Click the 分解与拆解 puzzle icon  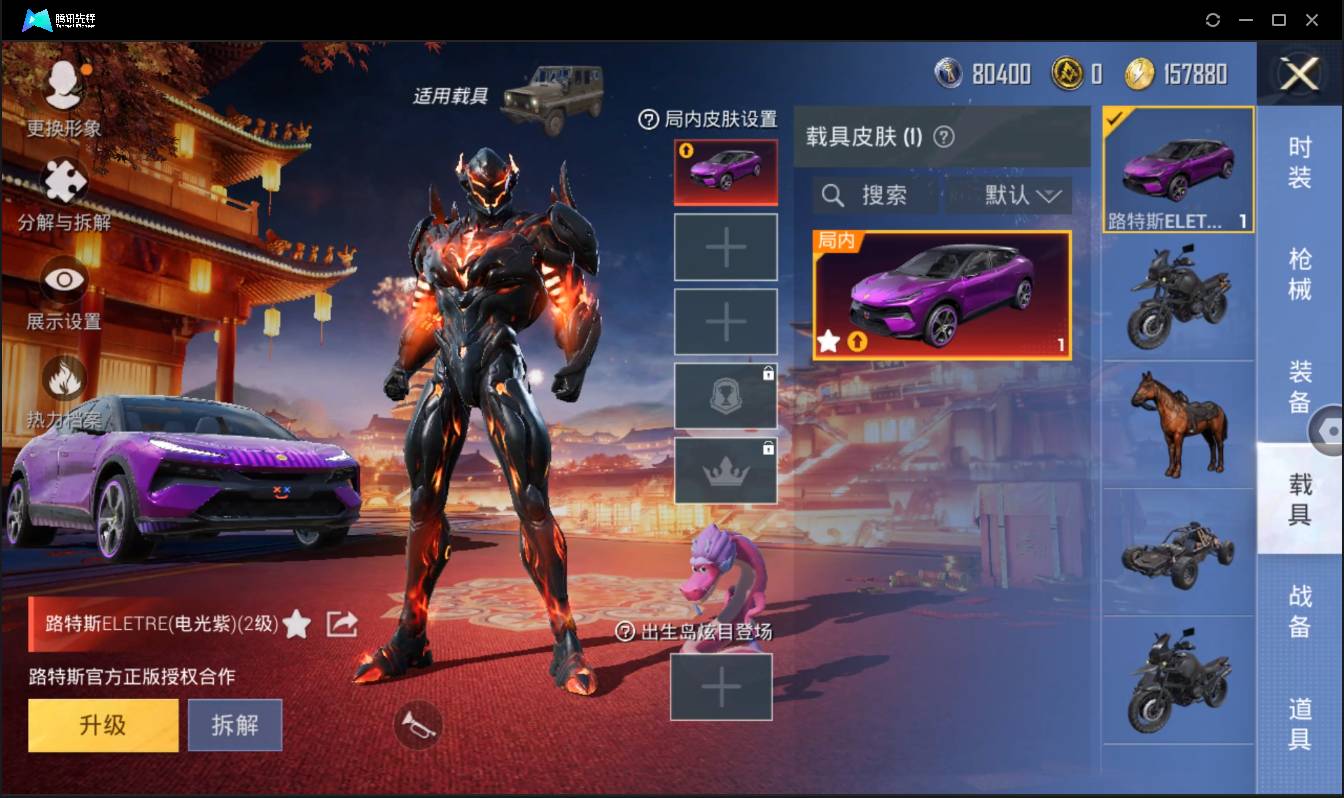(62, 183)
